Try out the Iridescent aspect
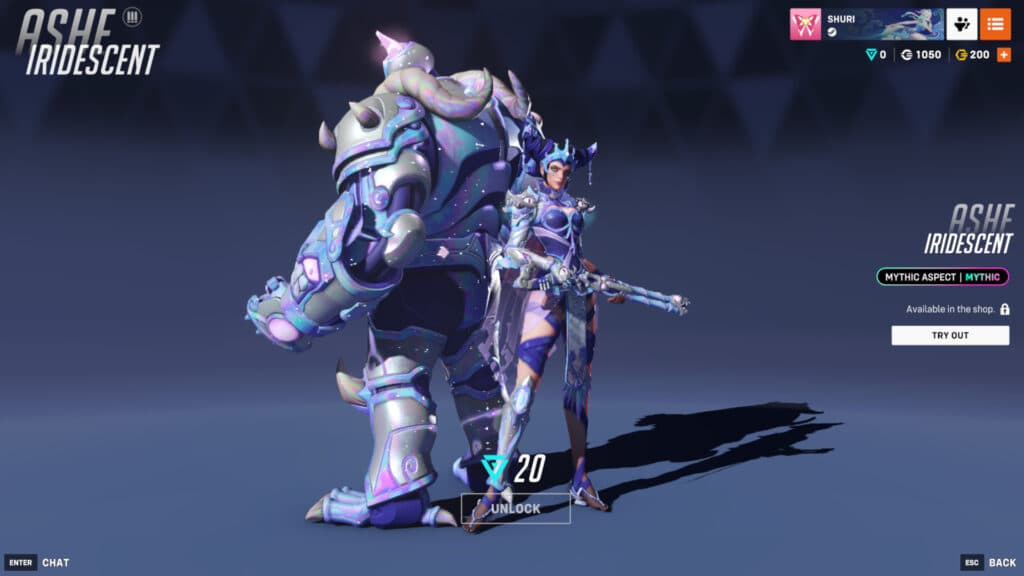 click(x=950, y=335)
